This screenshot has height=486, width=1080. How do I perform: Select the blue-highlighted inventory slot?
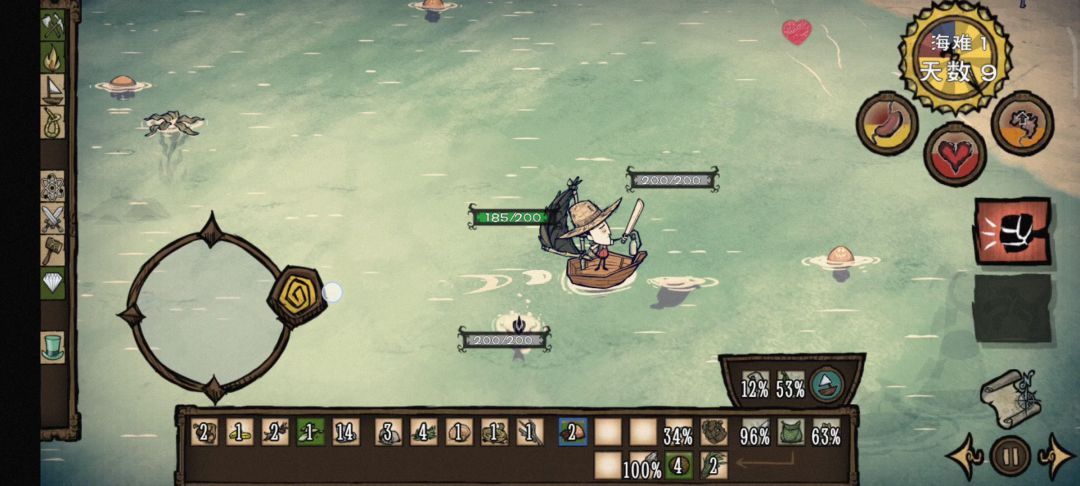tap(573, 432)
